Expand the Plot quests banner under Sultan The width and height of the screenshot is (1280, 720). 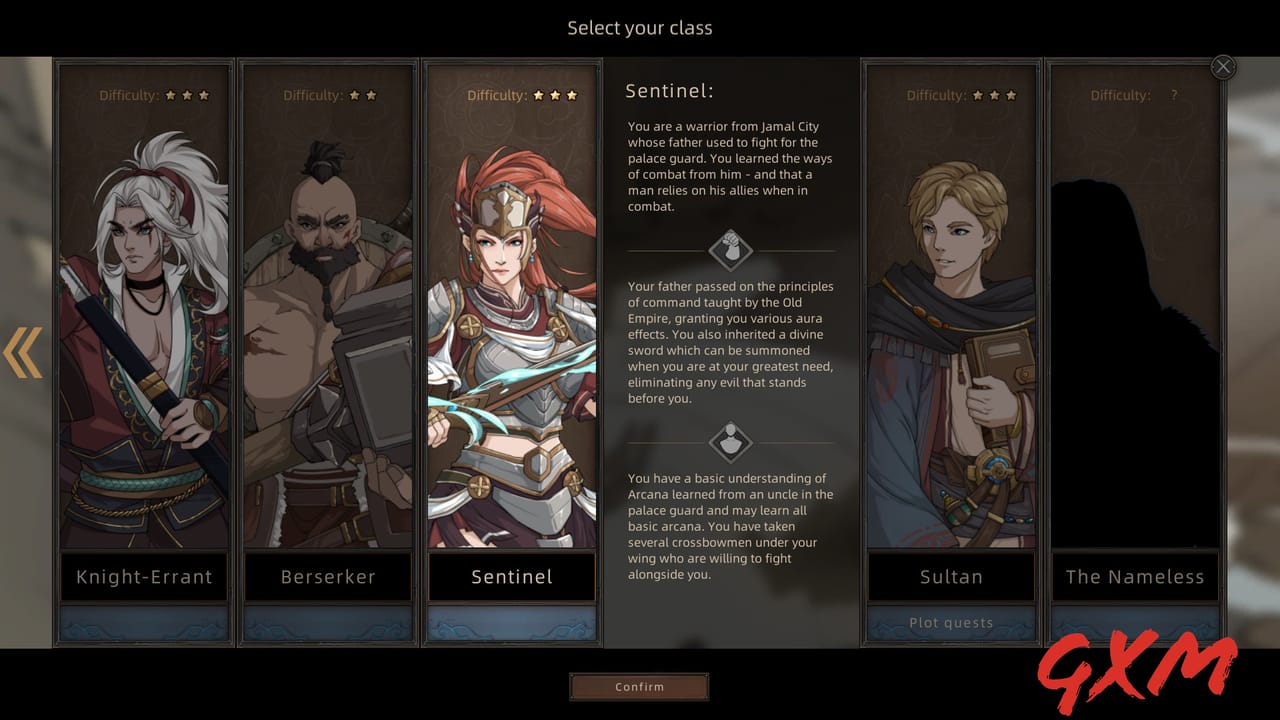(x=950, y=622)
